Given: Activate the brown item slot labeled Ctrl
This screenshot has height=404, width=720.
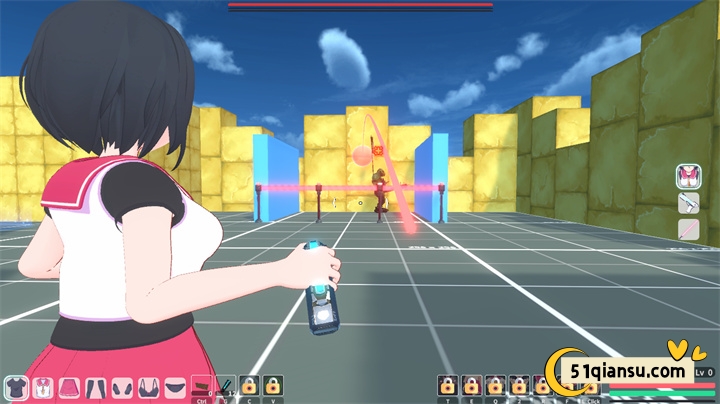Looking at the screenshot, I should pyautogui.click(x=201, y=386).
